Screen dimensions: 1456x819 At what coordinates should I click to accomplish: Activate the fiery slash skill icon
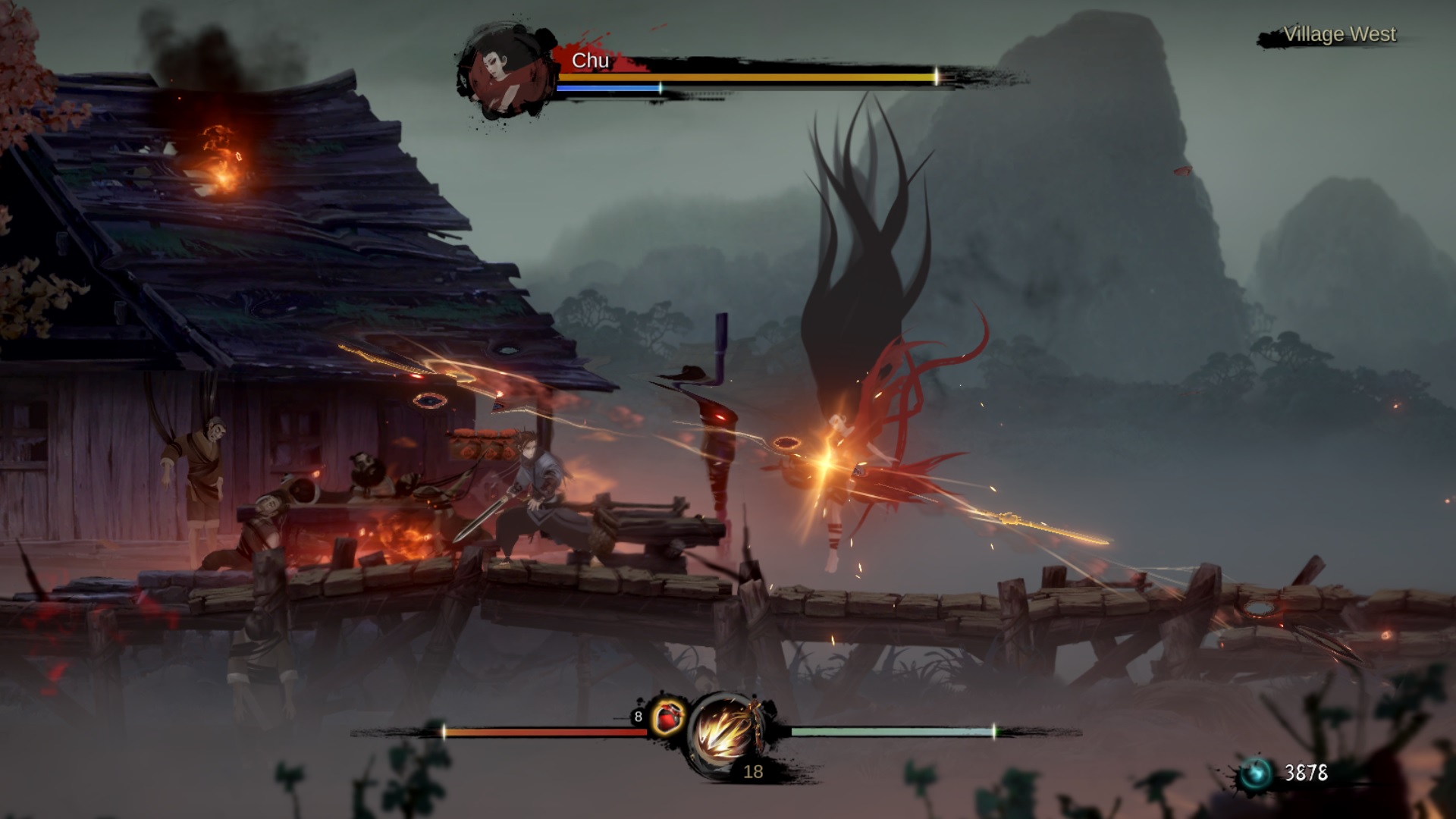point(726,733)
